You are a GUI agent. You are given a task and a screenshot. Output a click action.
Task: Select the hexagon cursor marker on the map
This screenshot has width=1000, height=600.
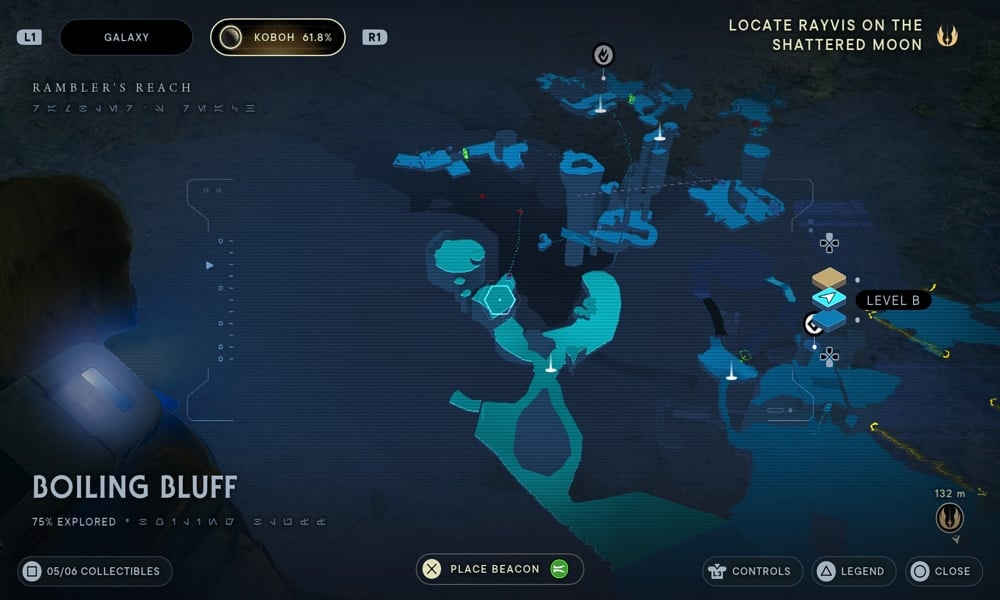click(499, 298)
